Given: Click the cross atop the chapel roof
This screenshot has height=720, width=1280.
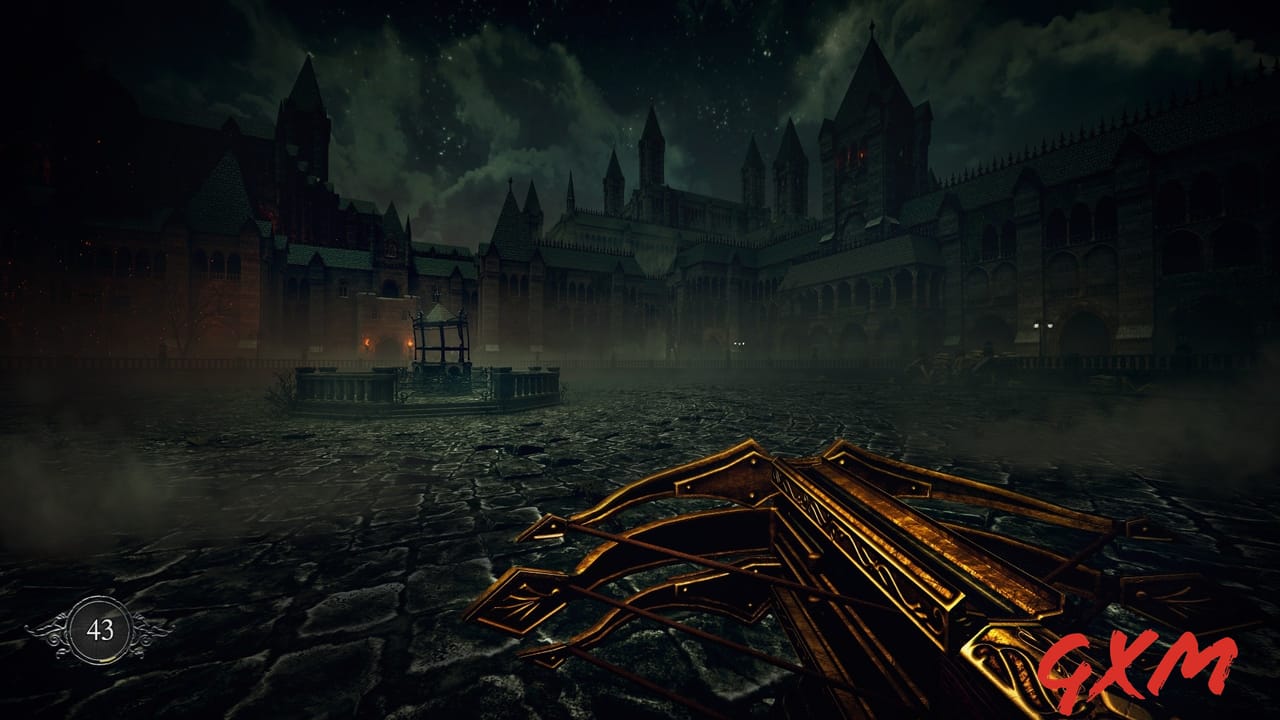Looking at the screenshot, I should click(x=508, y=182).
